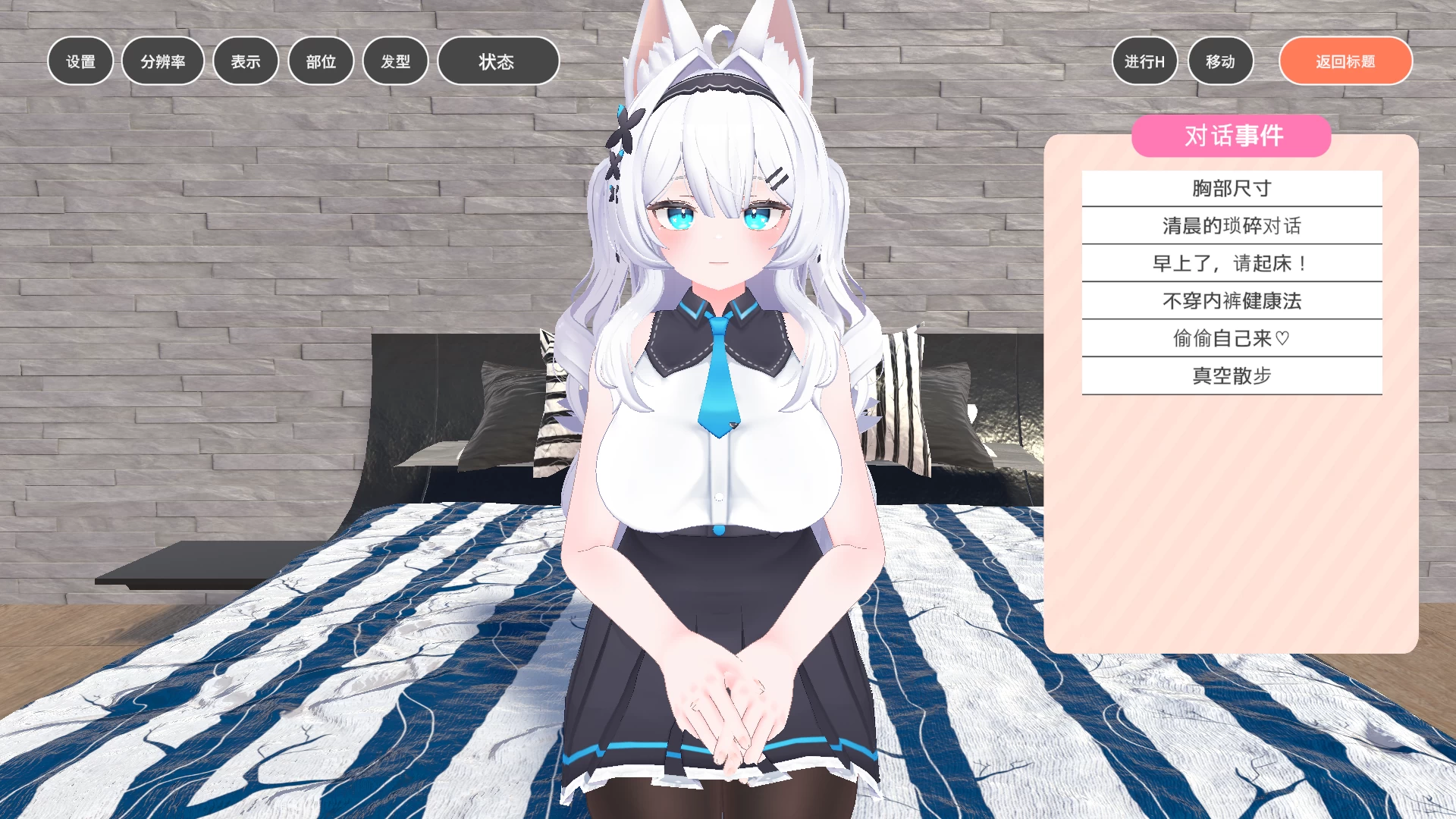Open the 发型 hairstyle customization
The image size is (1456, 819).
[x=395, y=61]
